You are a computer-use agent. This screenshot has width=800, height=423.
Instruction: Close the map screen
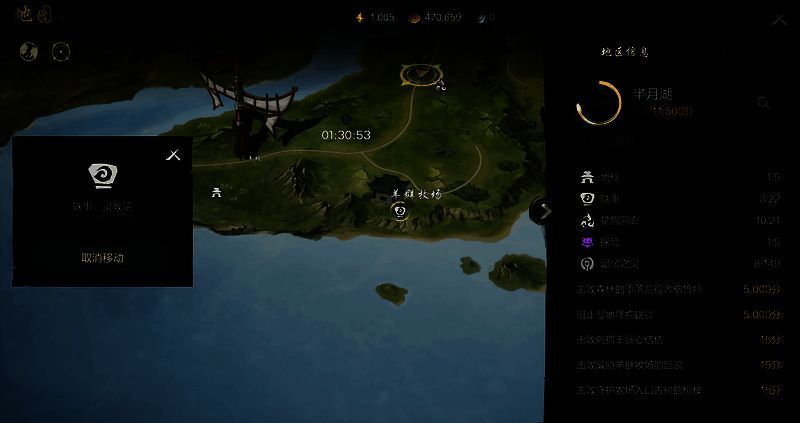click(x=779, y=19)
